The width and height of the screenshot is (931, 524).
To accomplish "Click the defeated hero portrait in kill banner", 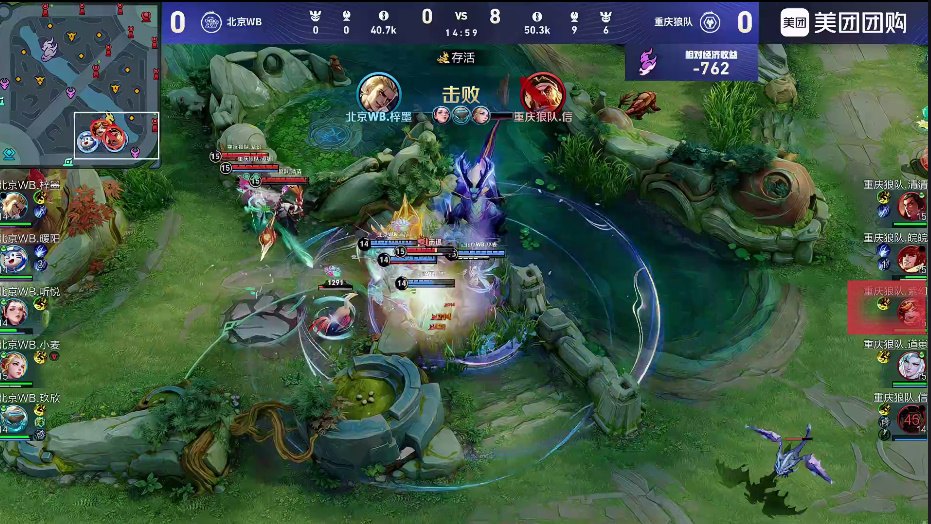I will [x=542, y=94].
